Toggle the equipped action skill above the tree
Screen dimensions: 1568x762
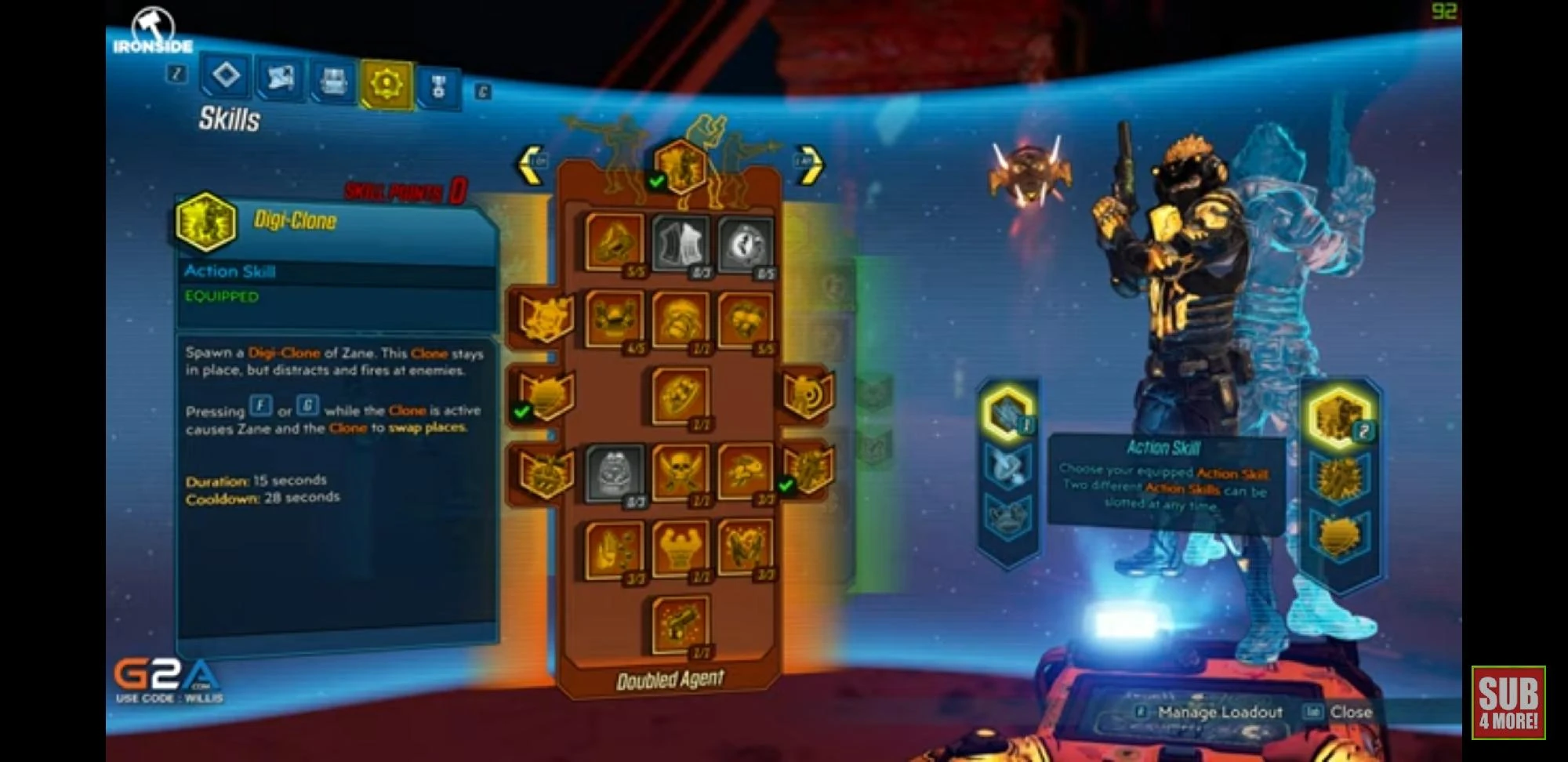pyautogui.click(x=681, y=166)
